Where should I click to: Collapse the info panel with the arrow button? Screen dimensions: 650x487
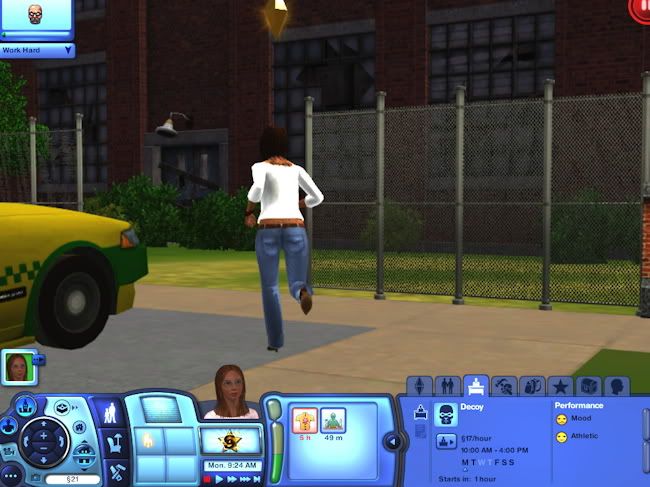[392, 441]
